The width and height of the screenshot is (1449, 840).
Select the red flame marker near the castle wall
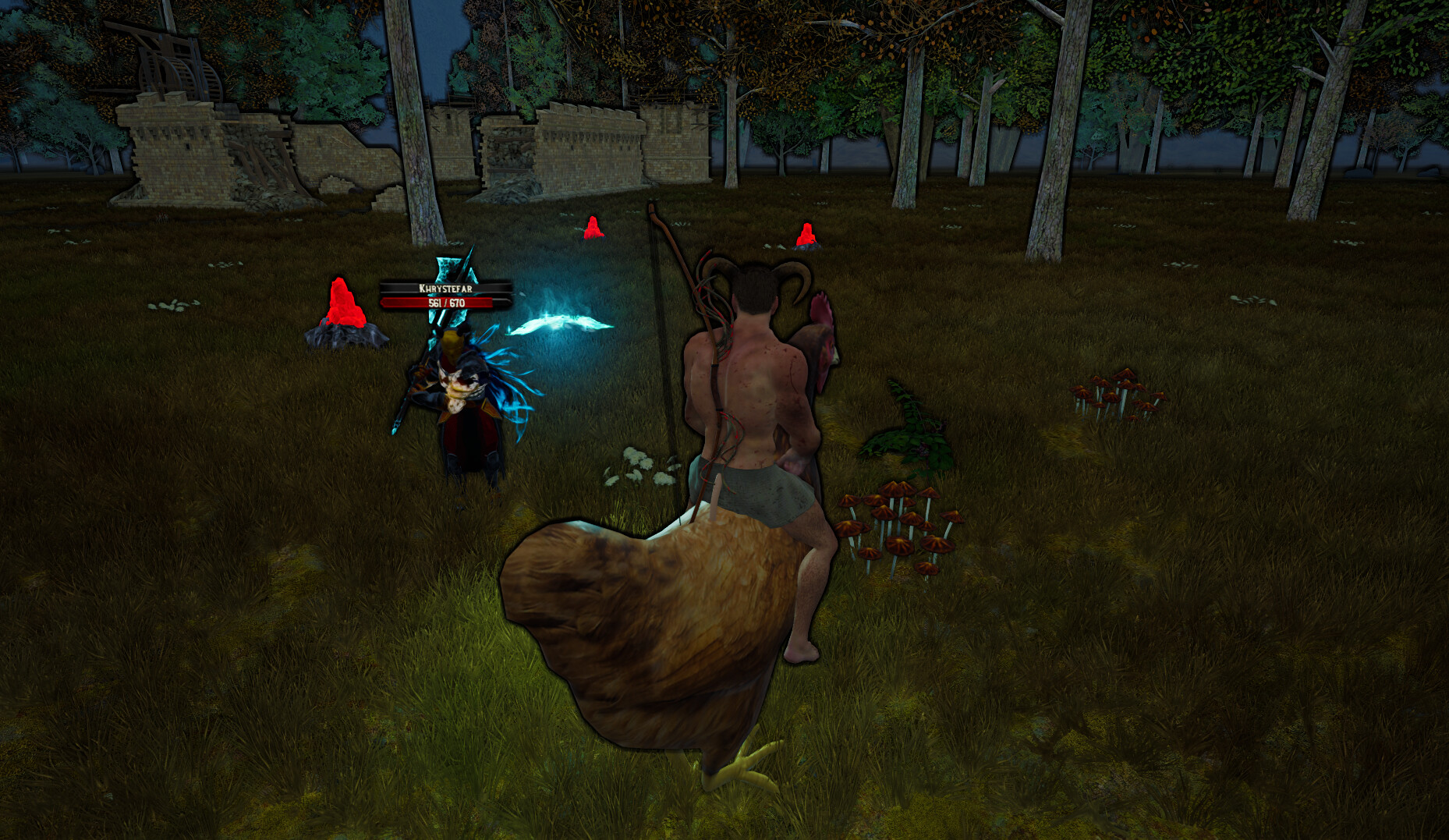tap(593, 230)
